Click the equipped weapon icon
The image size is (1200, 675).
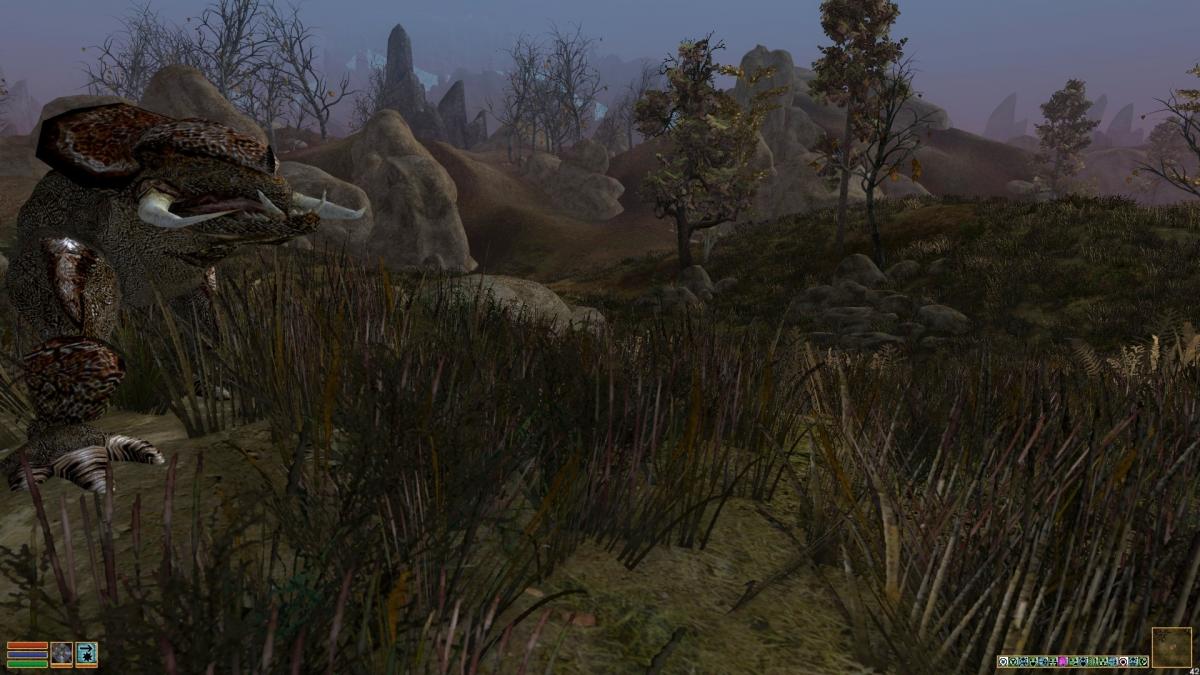[62, 654]
